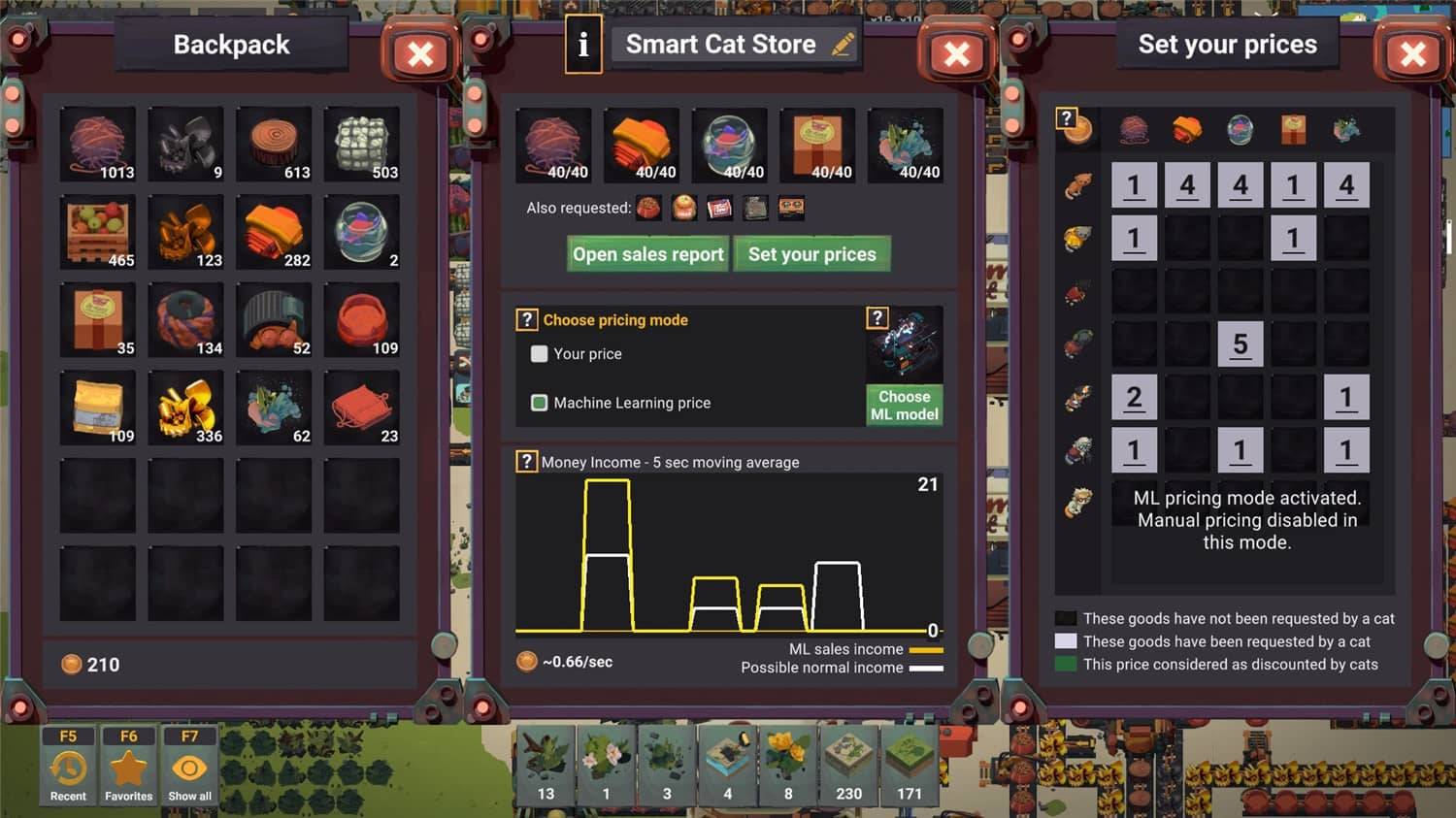Select the gift box 40/40 item in store
The image size is (1456, 818).
(x=816, y=144)
